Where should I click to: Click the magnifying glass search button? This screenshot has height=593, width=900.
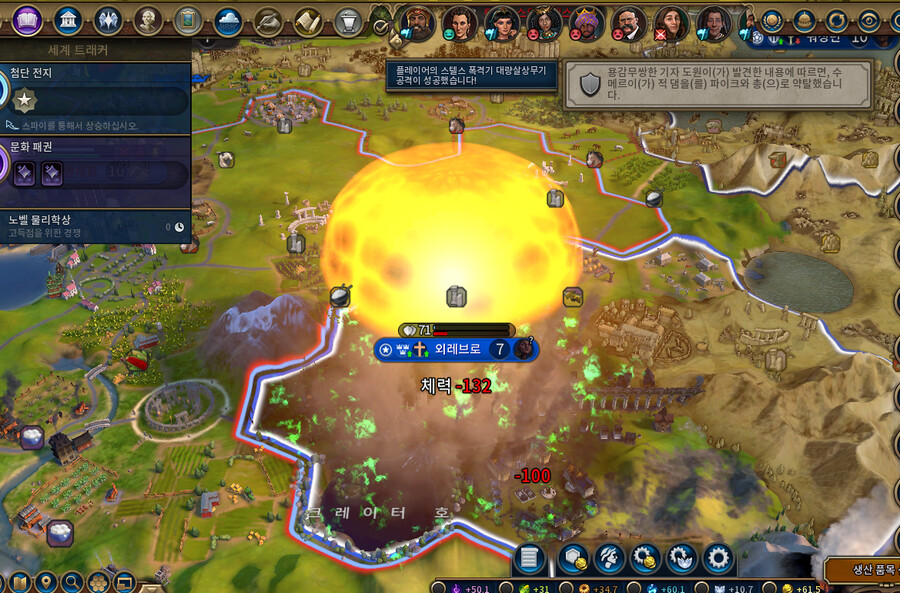point(72,581)
